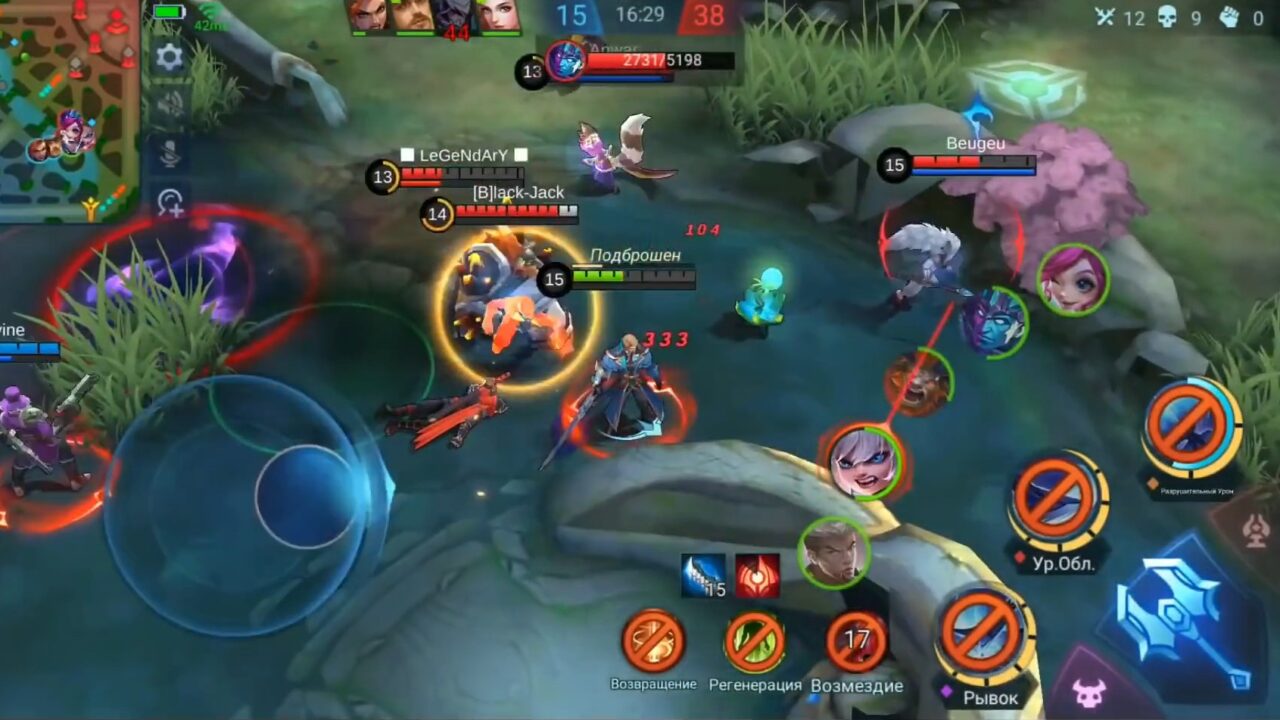Image resolution: width=1280 pixels, height=720 pixels.
Task: Tap the turret attack button
Action: click(x=1255, y=532)
